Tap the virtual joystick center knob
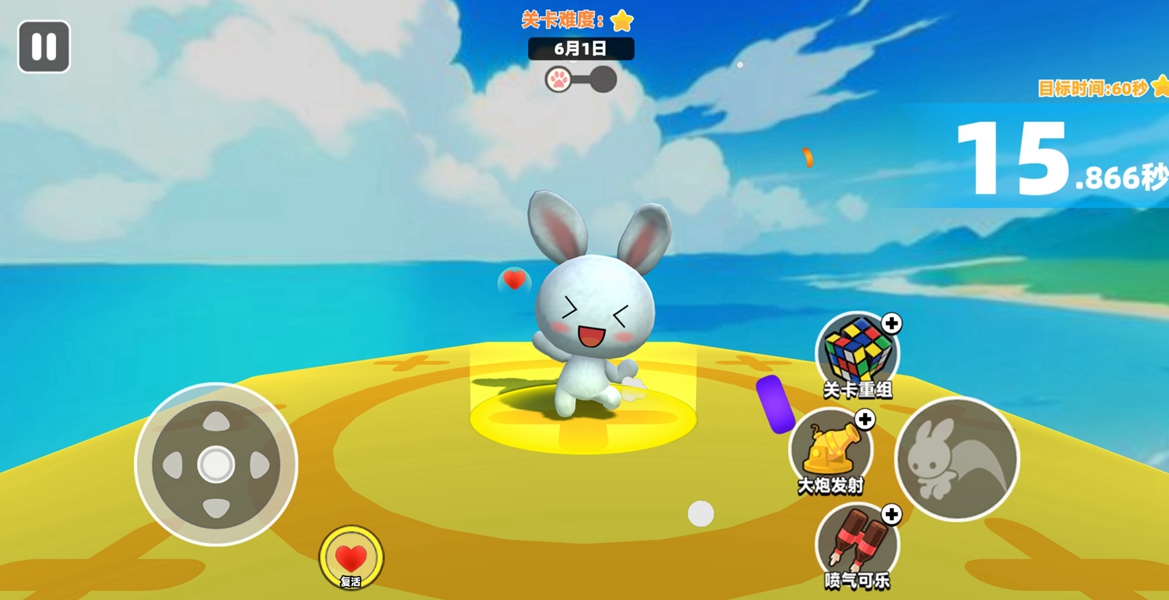Image resolution: width=1169 pixels, height=600 pixels. [x=216, y=464]
